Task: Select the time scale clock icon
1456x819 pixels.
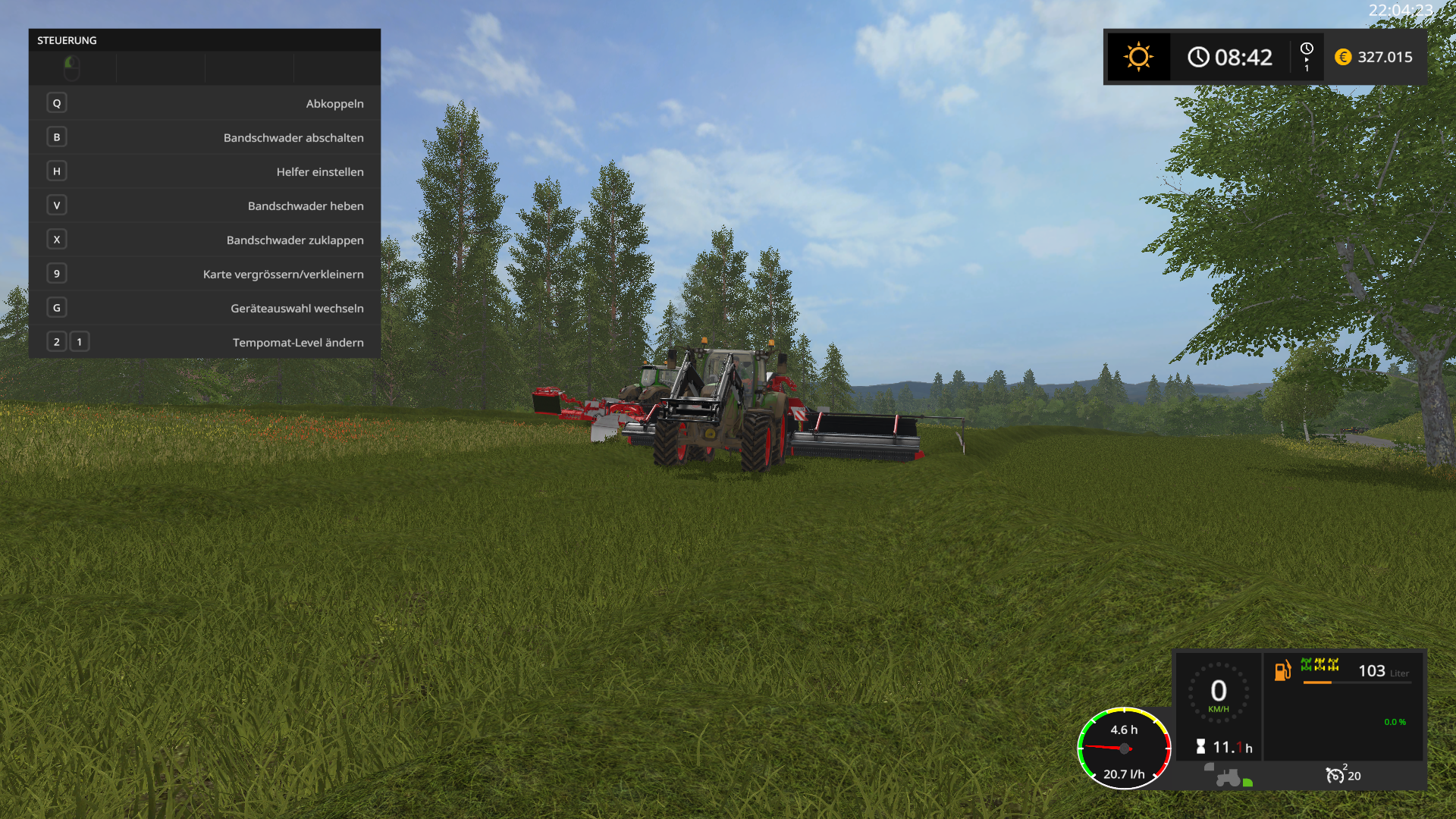Action: 1307,49
